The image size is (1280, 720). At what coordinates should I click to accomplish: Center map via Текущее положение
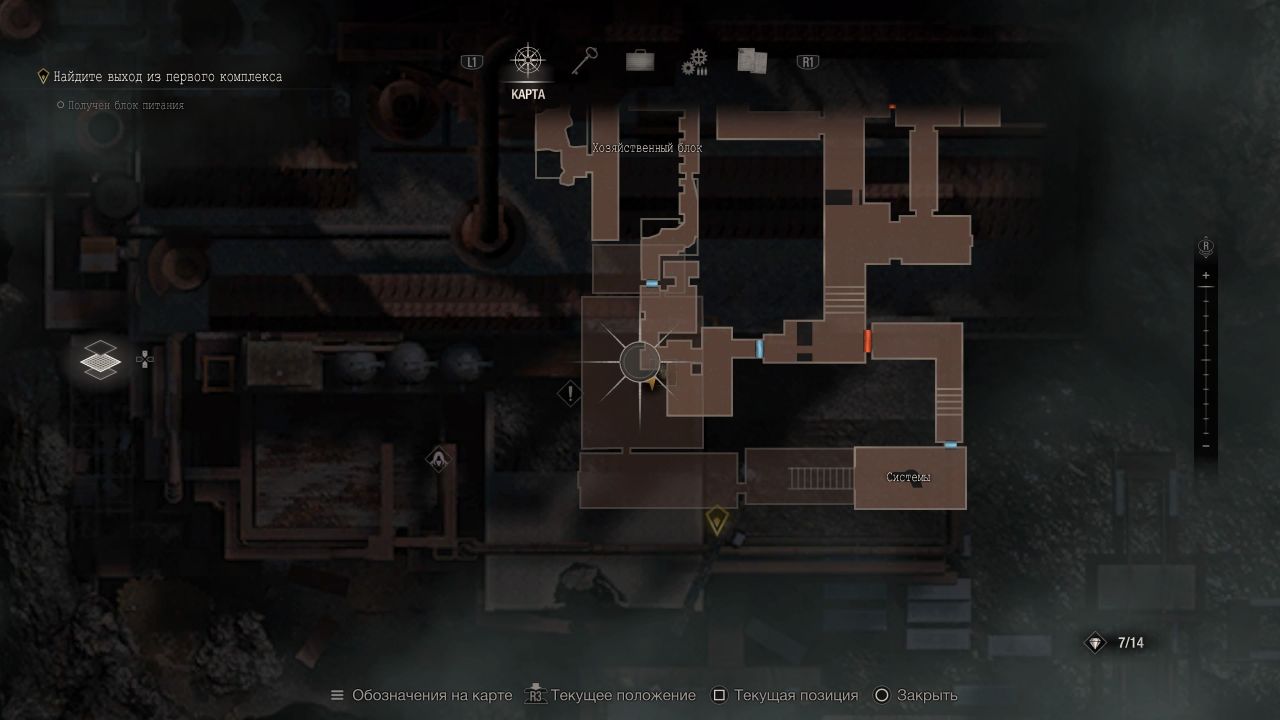pos(623,695)
